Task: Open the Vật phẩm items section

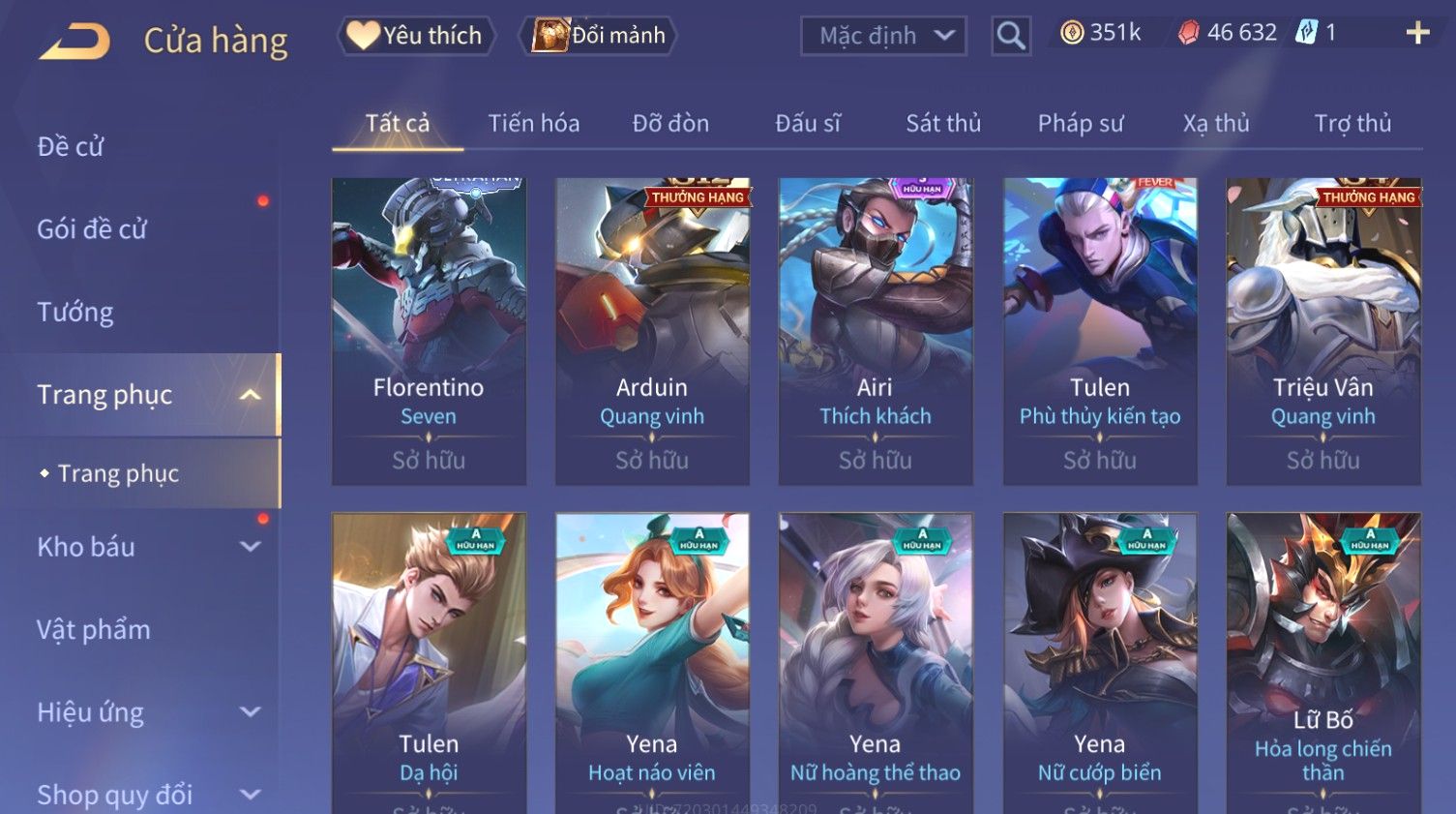Action: [94, 630]
